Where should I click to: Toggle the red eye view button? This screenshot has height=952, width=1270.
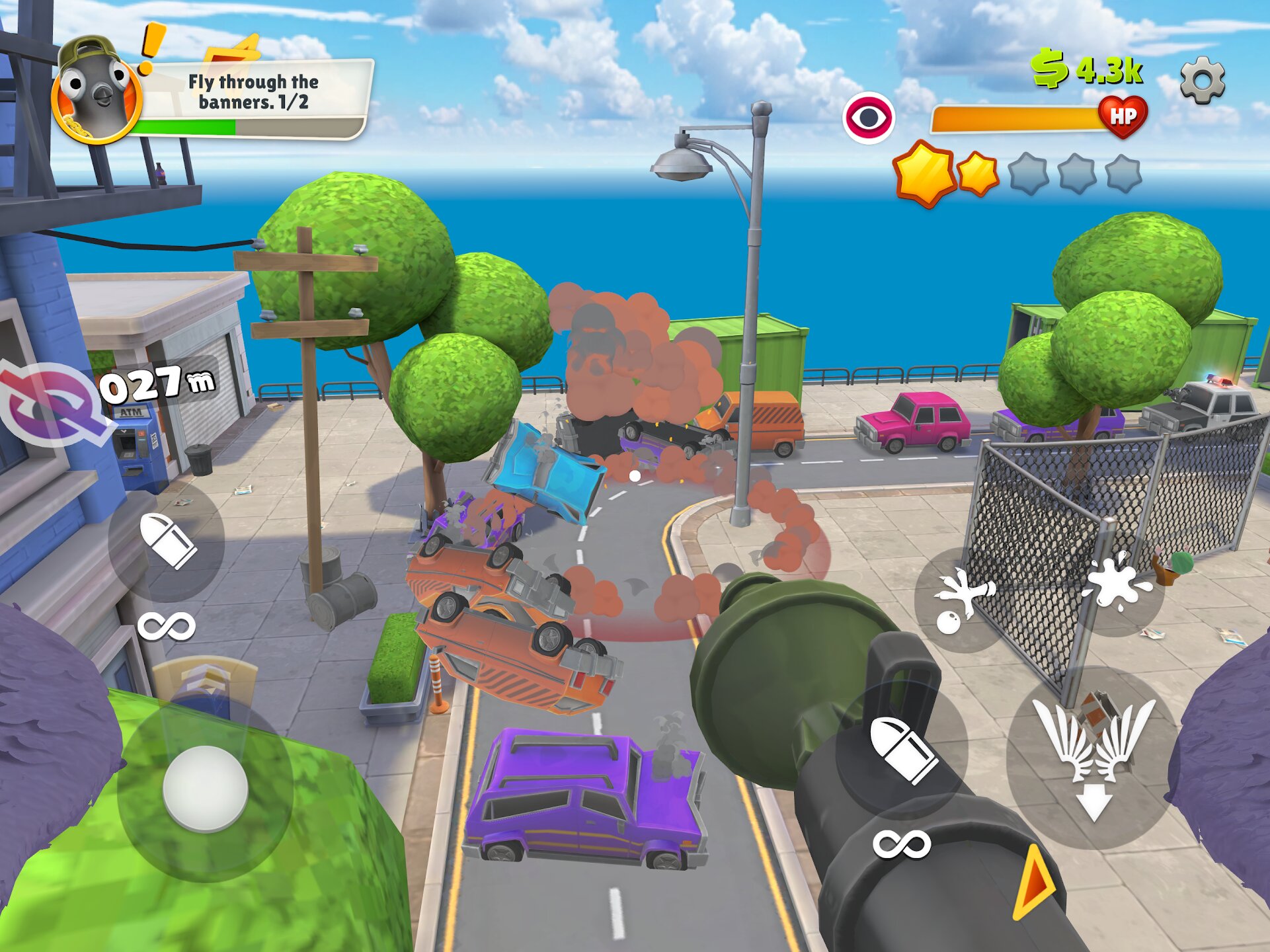[x=868, y=118]
